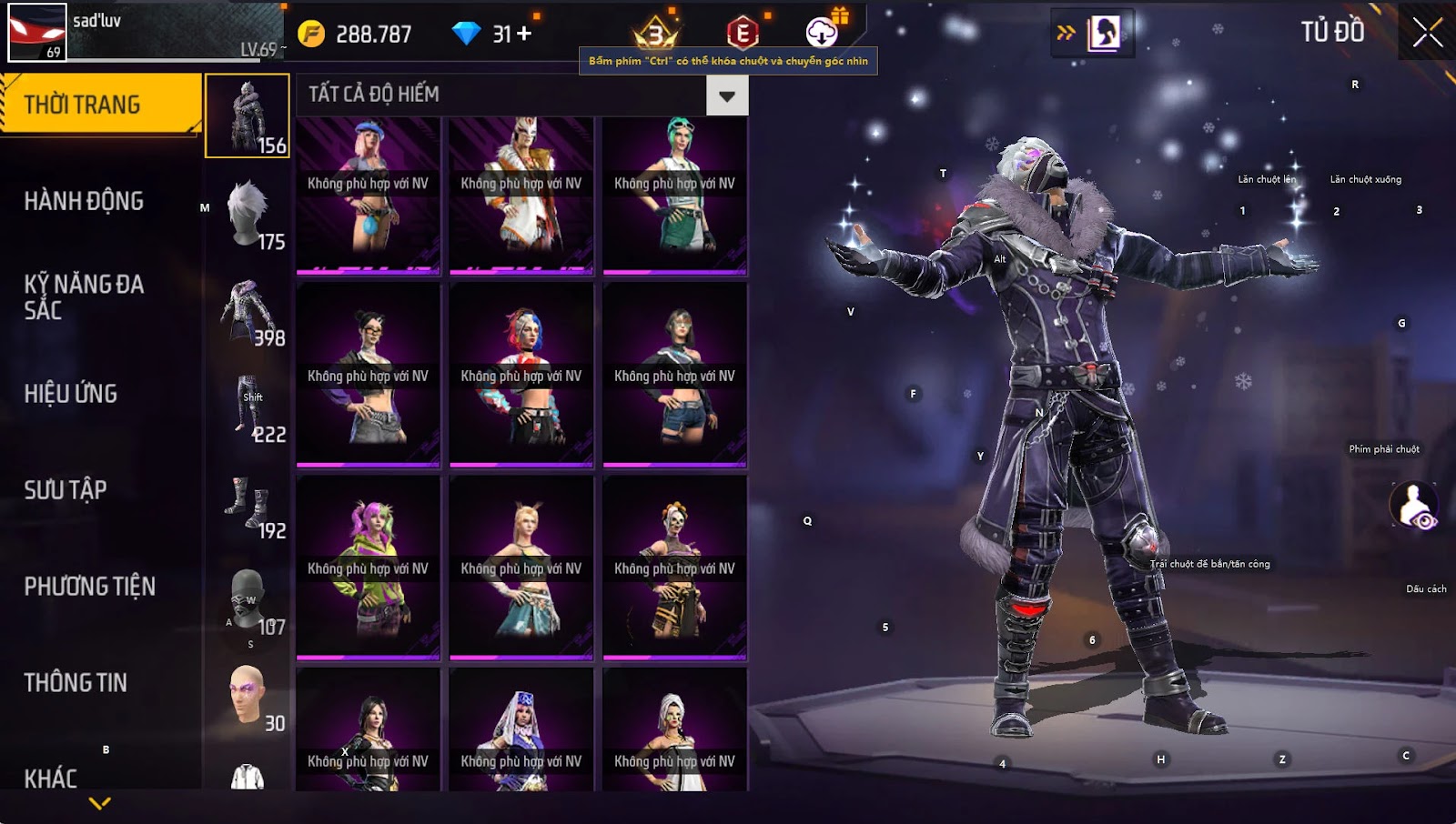Choose the PHƯƠNG TIỆN category
Screen dimensions: 1456x824
coord(89,587)
